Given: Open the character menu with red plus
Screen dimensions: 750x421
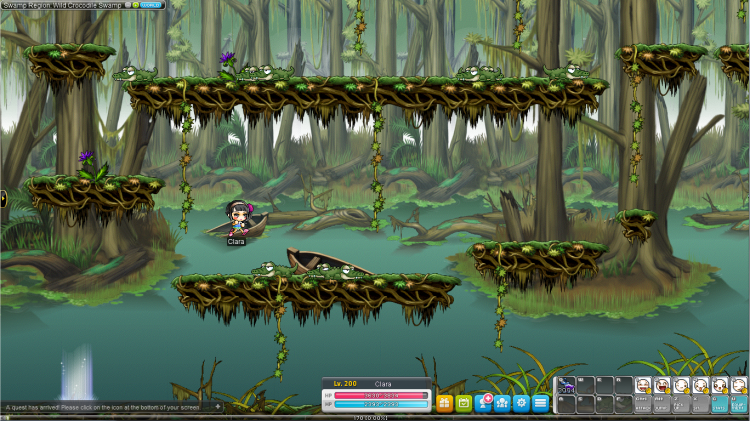Looking at the screenshot, I should pyautogui.click(x=483, y=403).
